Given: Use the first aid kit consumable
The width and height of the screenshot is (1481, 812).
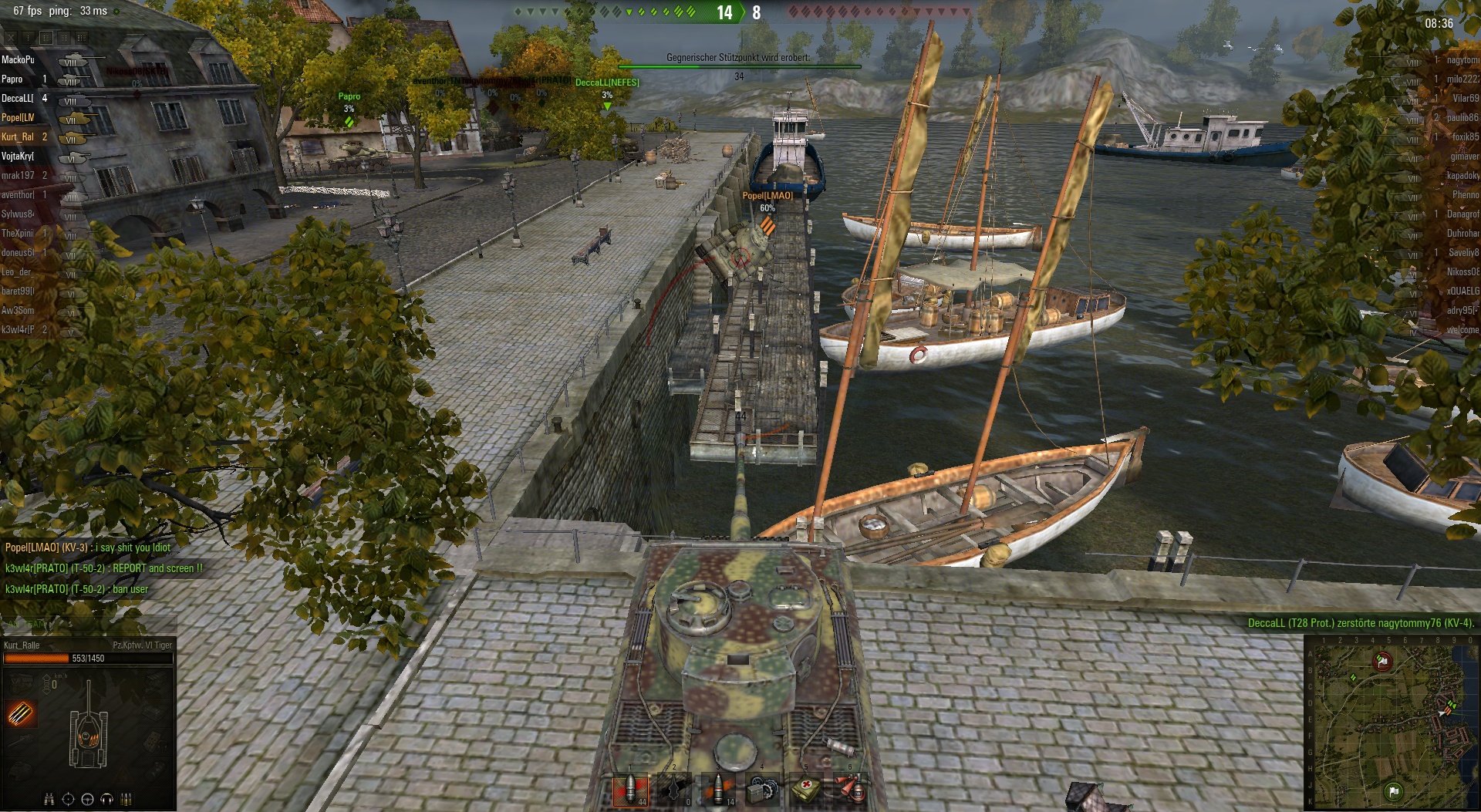Looking at the screenshot, I should [807, 790].
